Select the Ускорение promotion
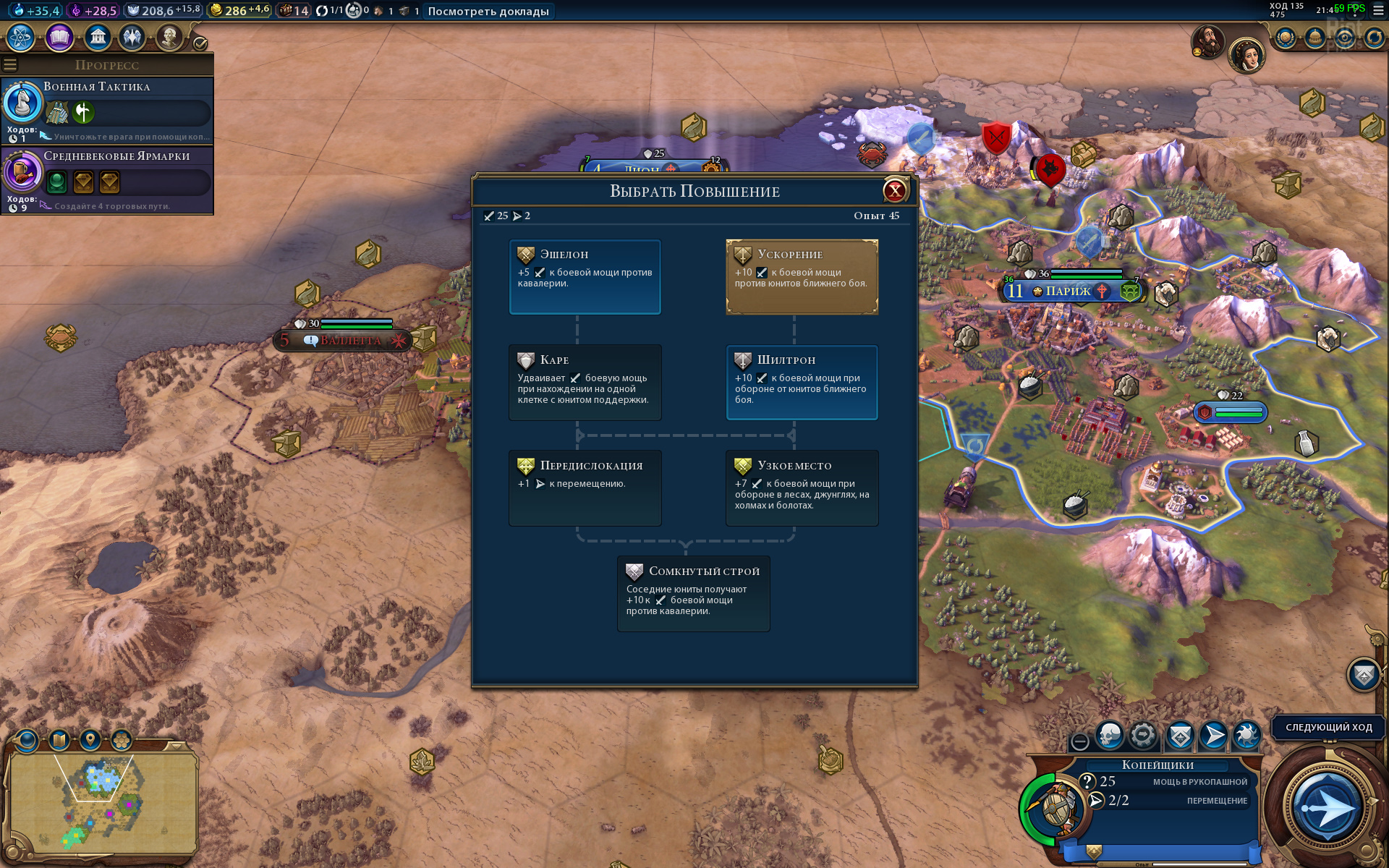1389x868 pixels. [802, 277]
